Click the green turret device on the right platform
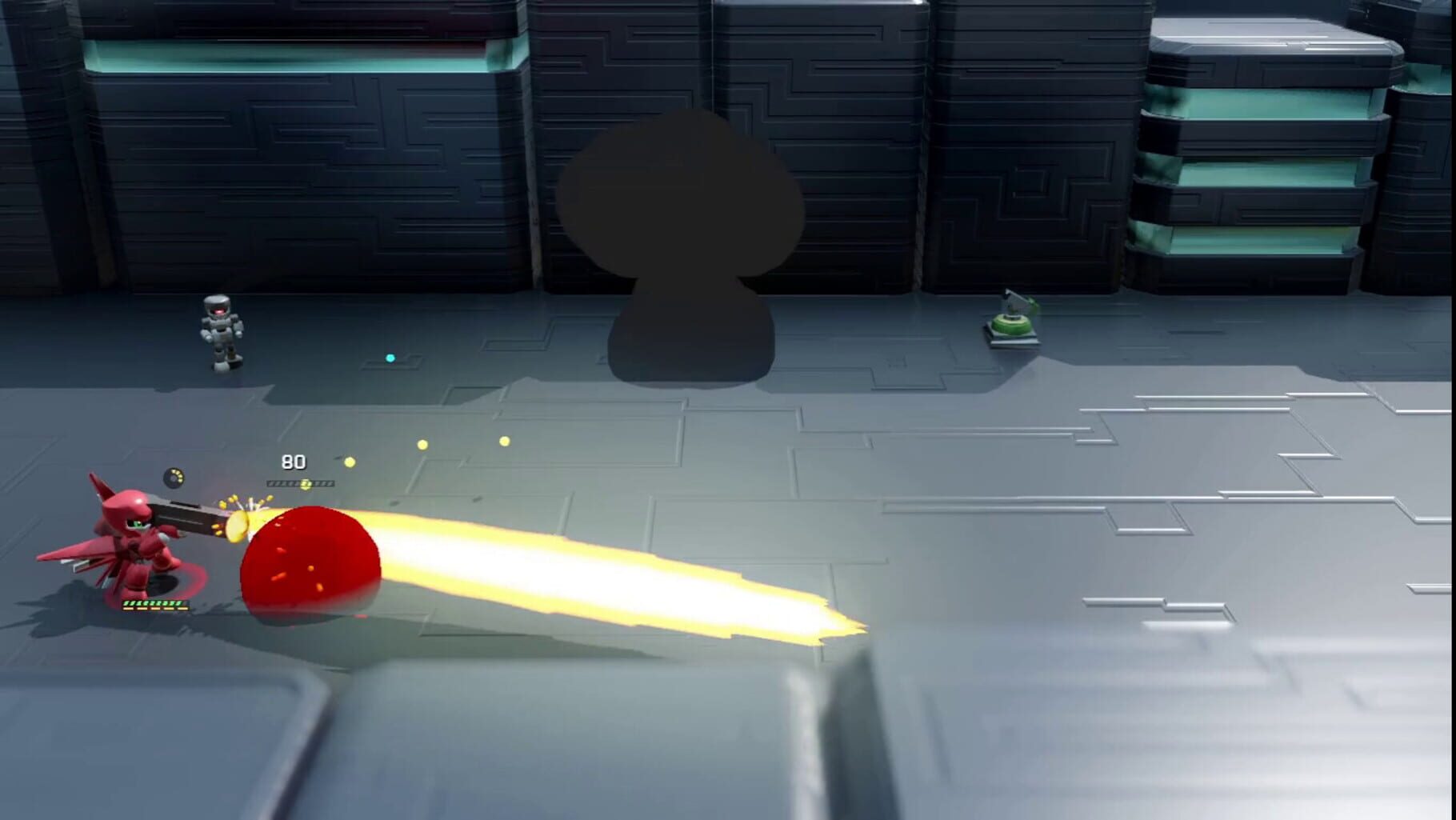 pyautogui.click(x=1011, y=326)
